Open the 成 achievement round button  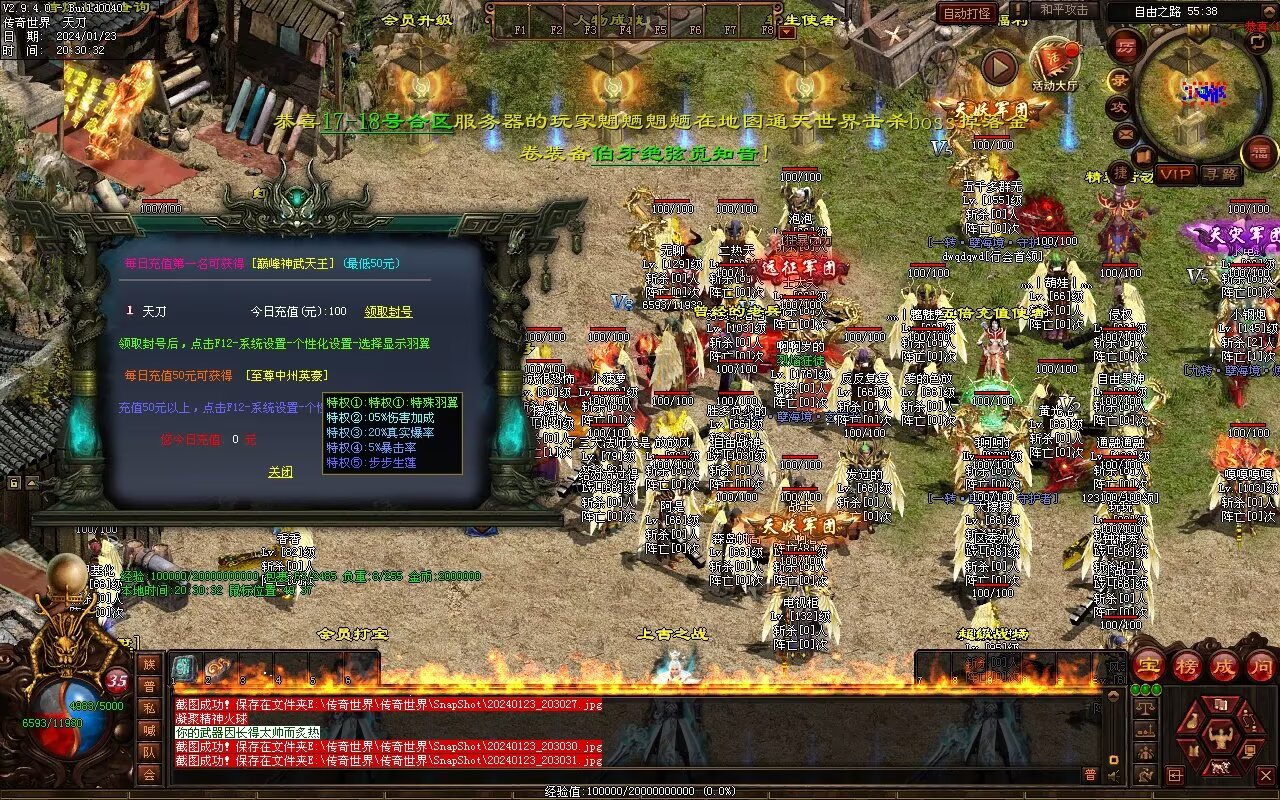tap(1224, 666)
